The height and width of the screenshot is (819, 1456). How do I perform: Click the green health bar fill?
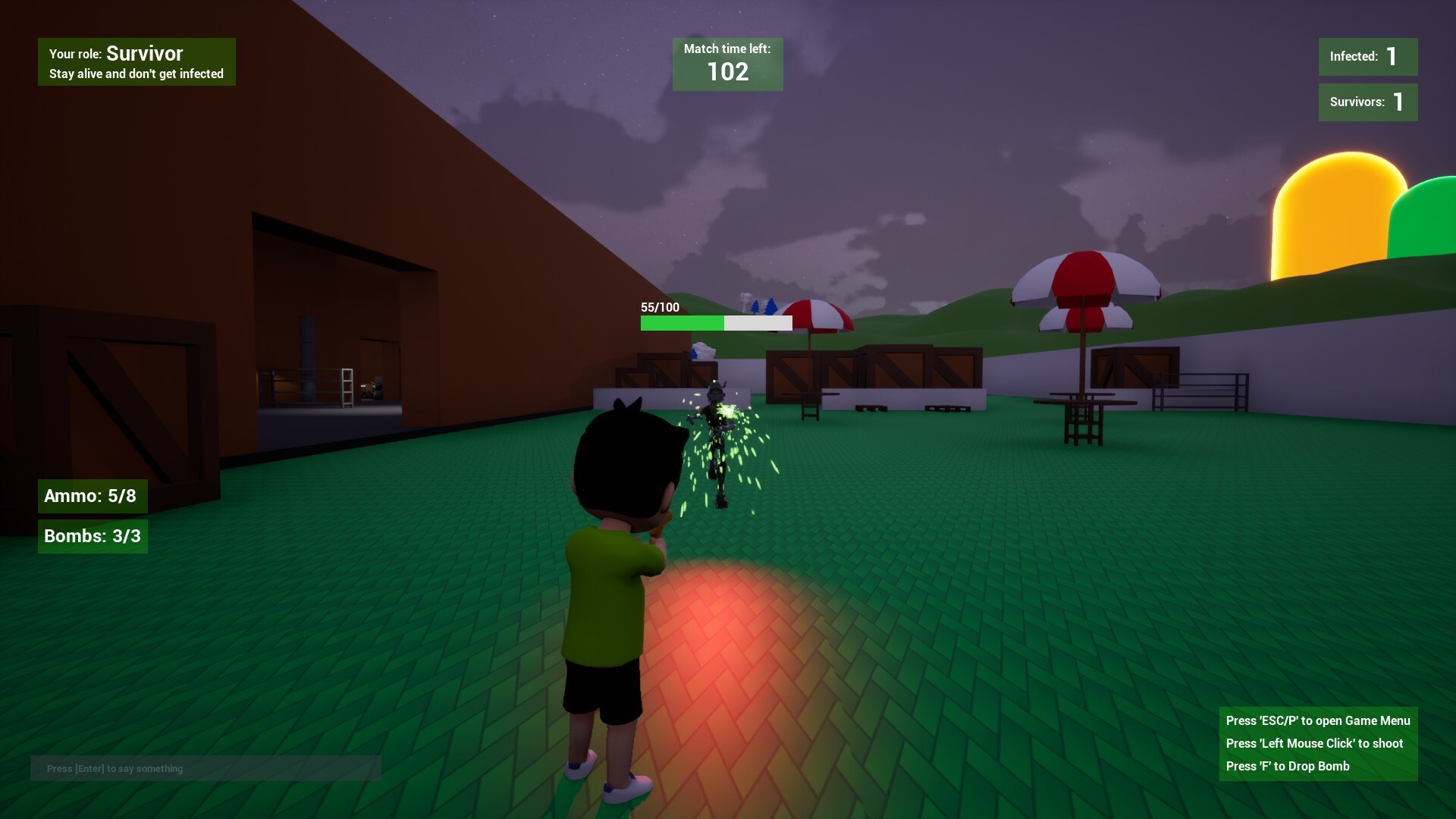[681, 322]
